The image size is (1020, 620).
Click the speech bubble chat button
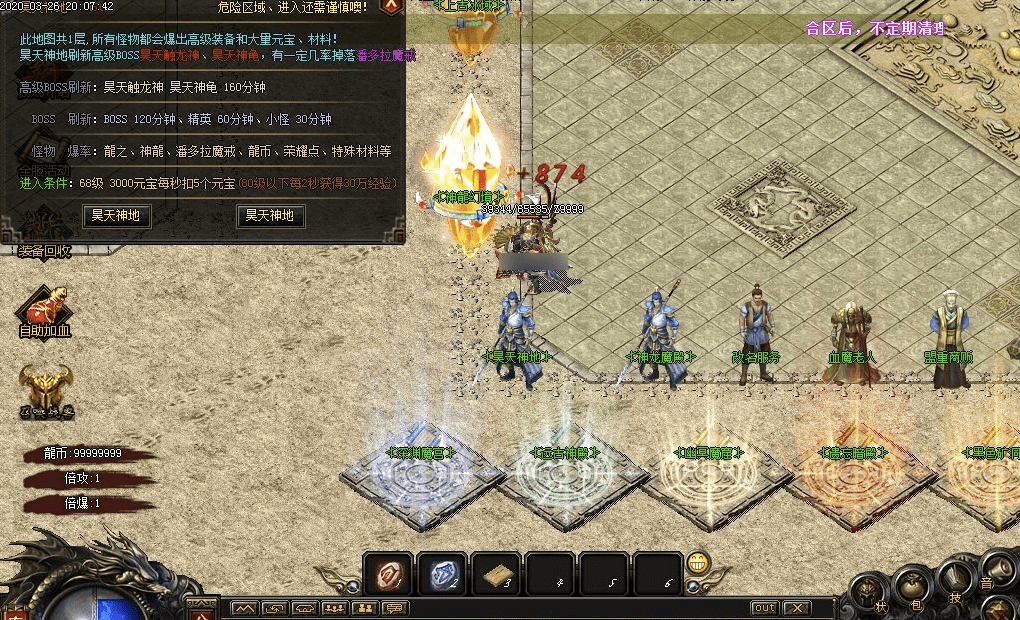pos(395,608)
